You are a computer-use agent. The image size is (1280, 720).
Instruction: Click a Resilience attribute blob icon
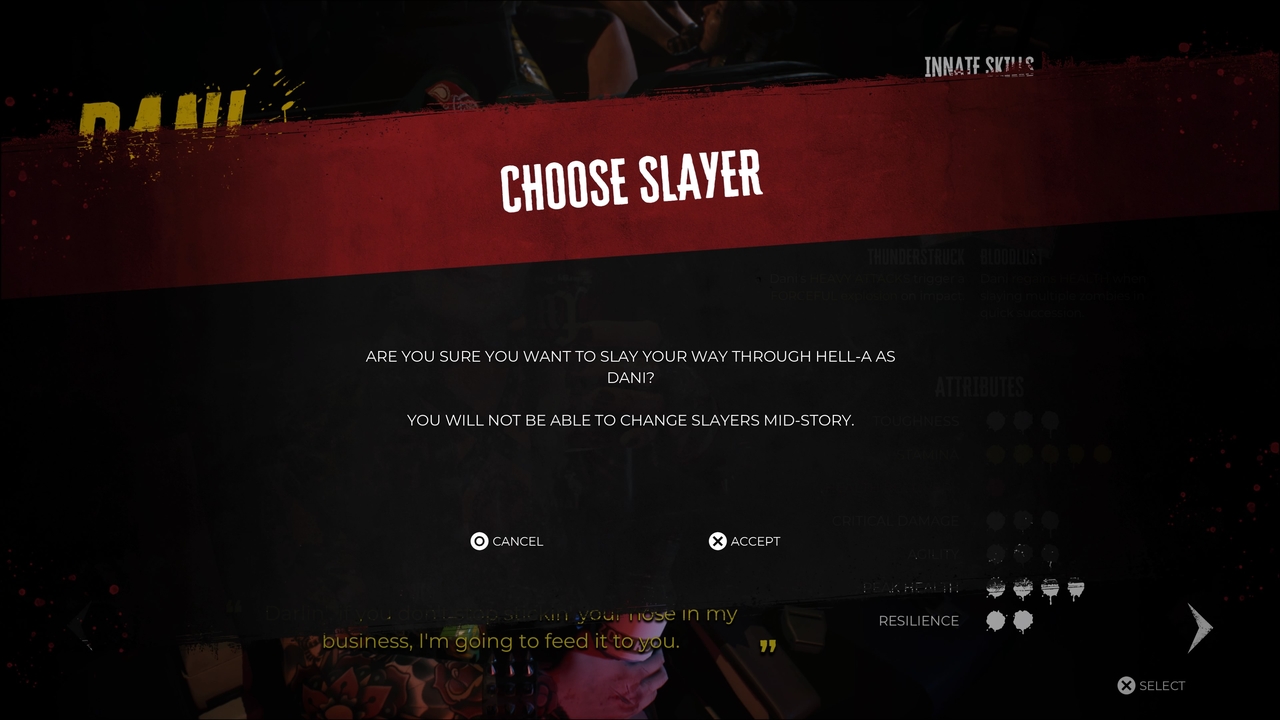click(995, 621)
